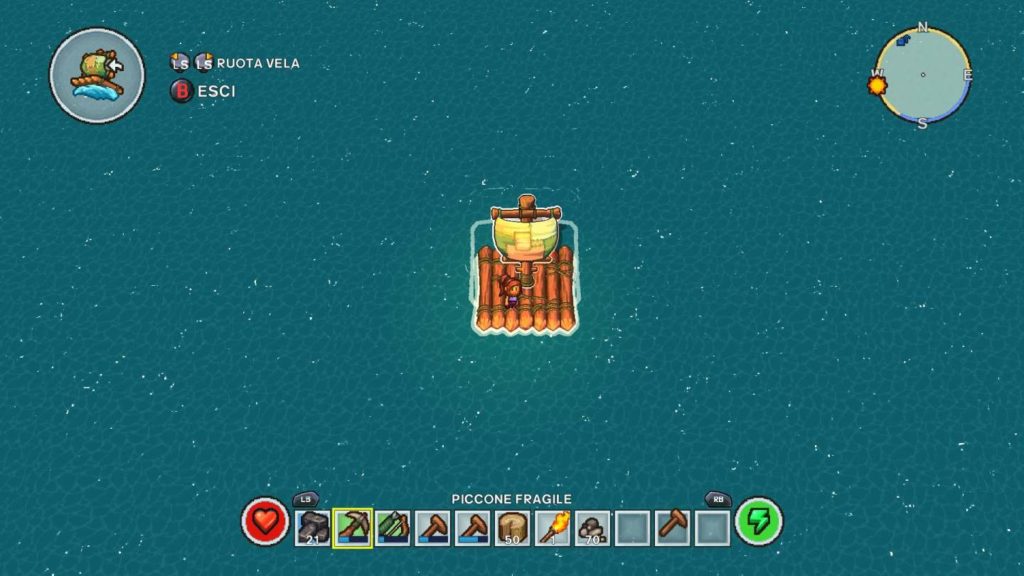Equip the torch from the hotbar
Screen dimensions: 1024x576
[552, 528]
